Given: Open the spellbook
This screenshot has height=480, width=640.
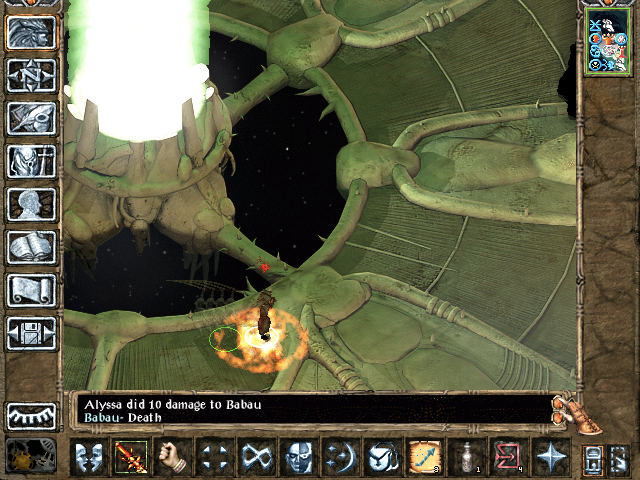Looking at the screenshot, I should [x=31, y=247].
